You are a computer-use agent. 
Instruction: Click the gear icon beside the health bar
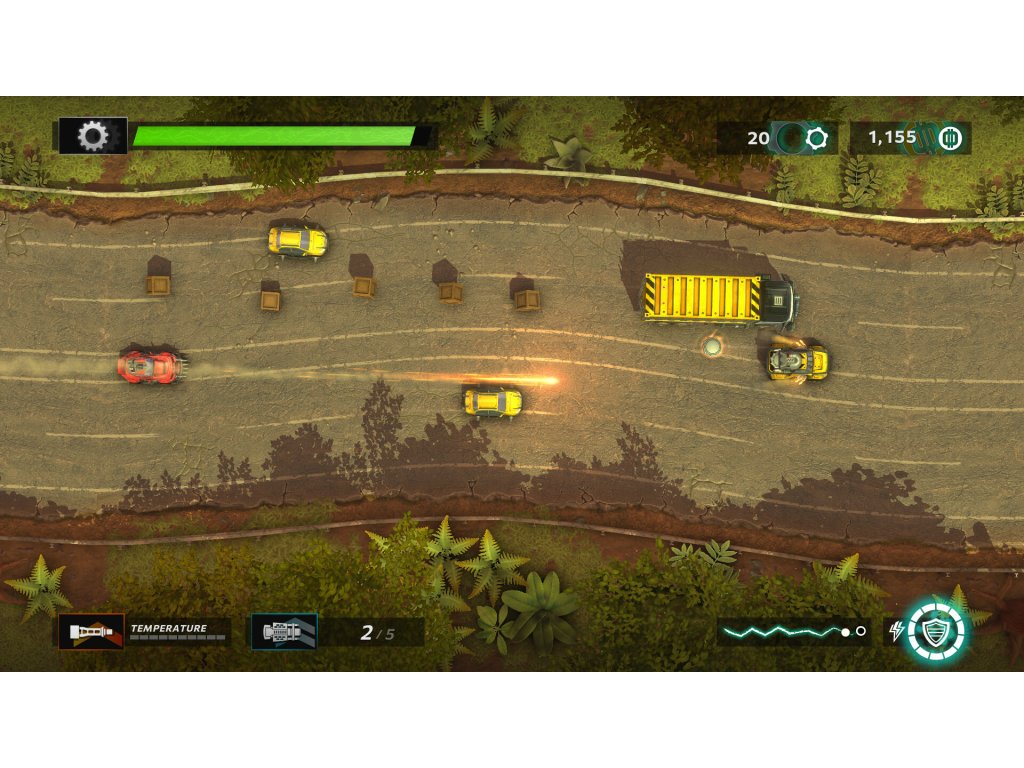click(93, 136)
